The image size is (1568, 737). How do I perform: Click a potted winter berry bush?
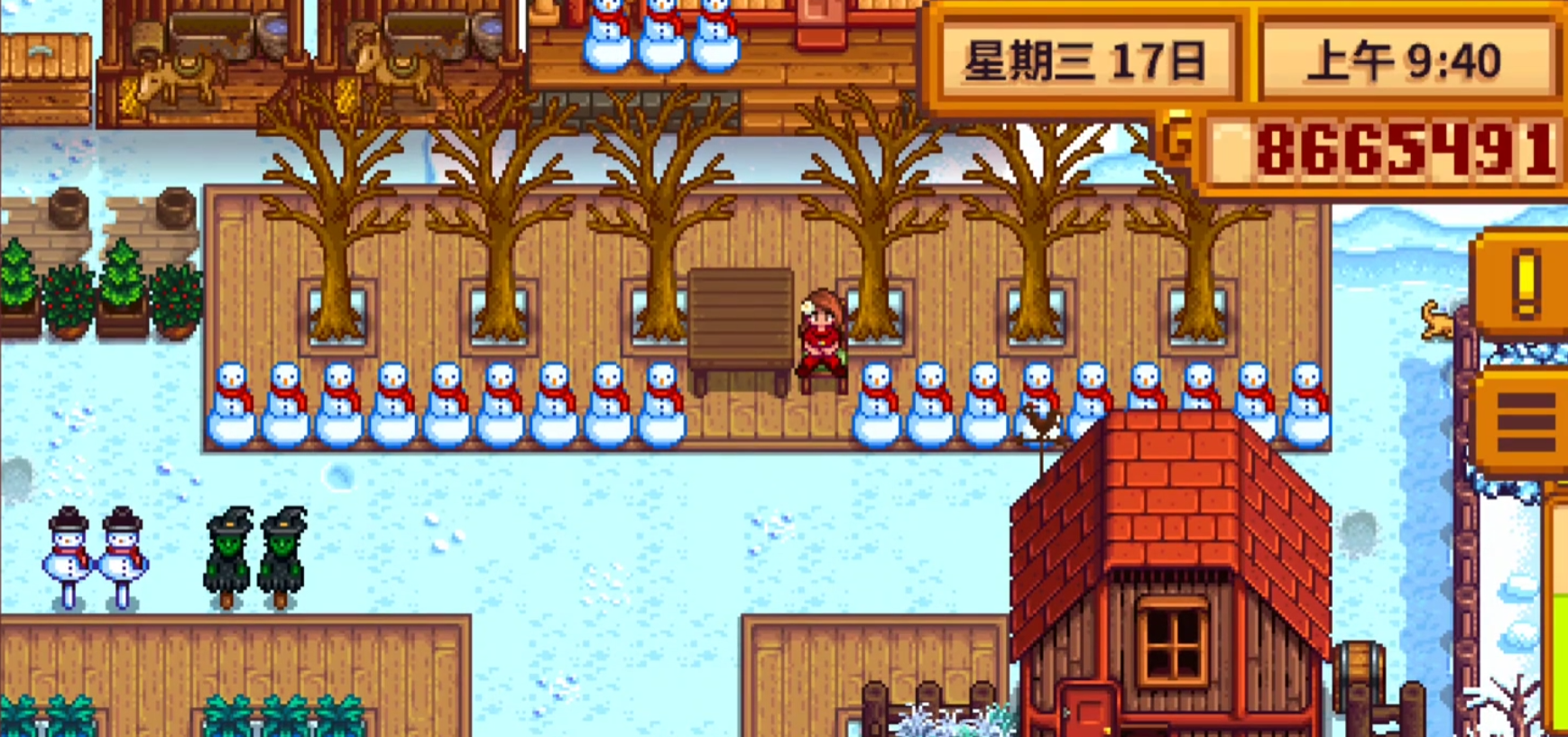point(68,298)
